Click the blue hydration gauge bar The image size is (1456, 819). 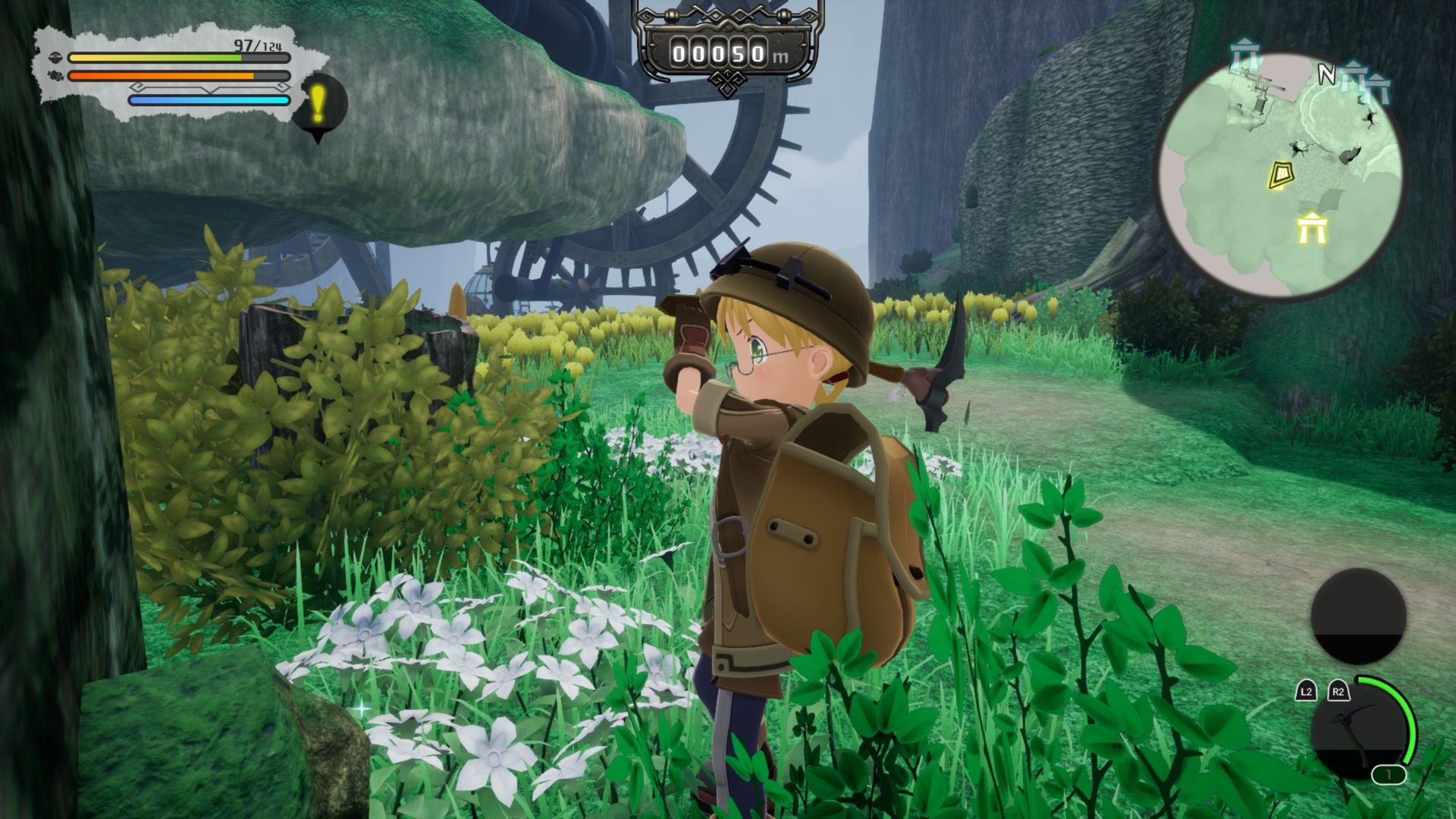pos(209,101)
